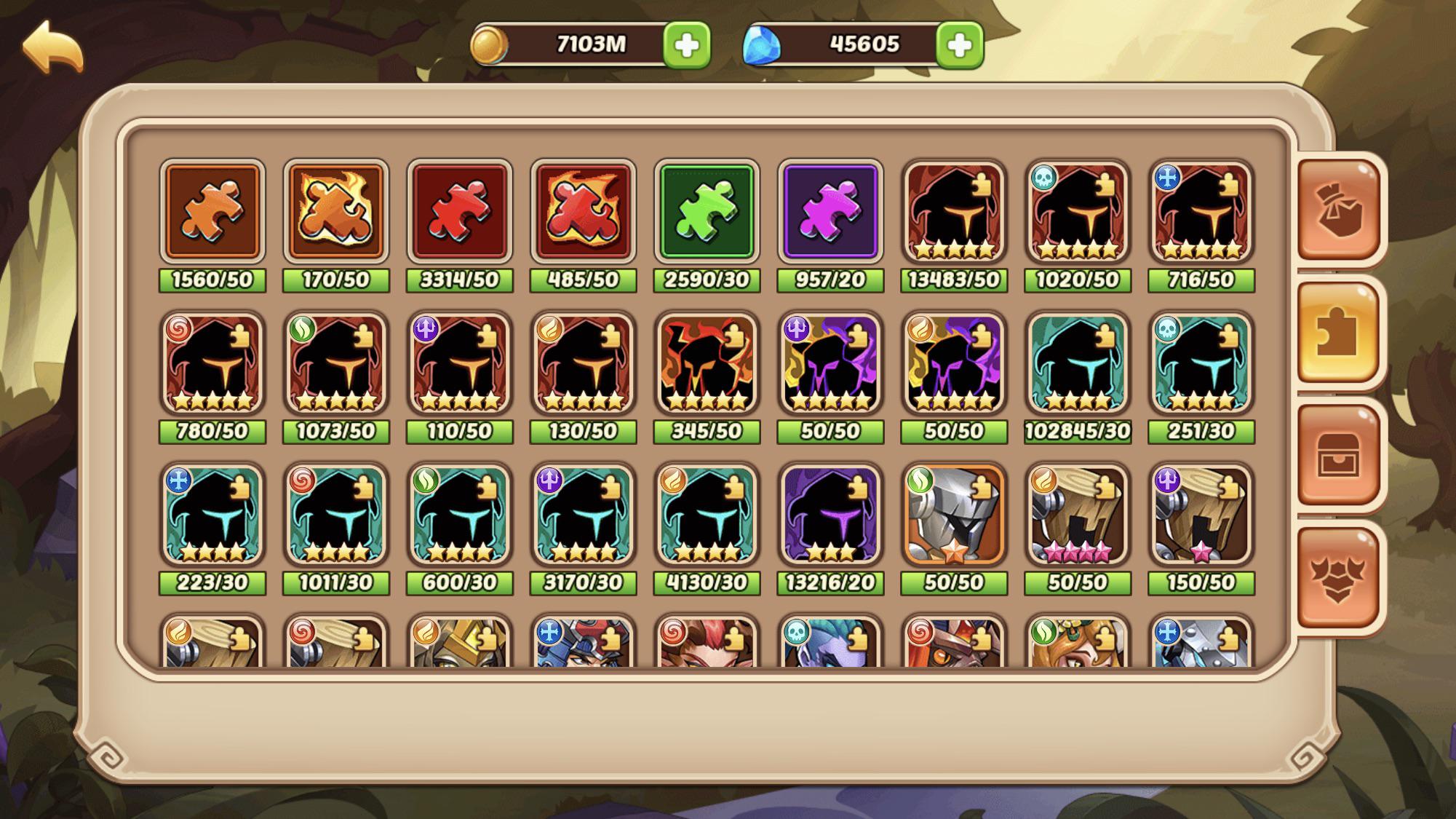Select the red puzzle shard showing 3314/50
This screenshot has width=1456, height=819.
[x=459, y=212]
